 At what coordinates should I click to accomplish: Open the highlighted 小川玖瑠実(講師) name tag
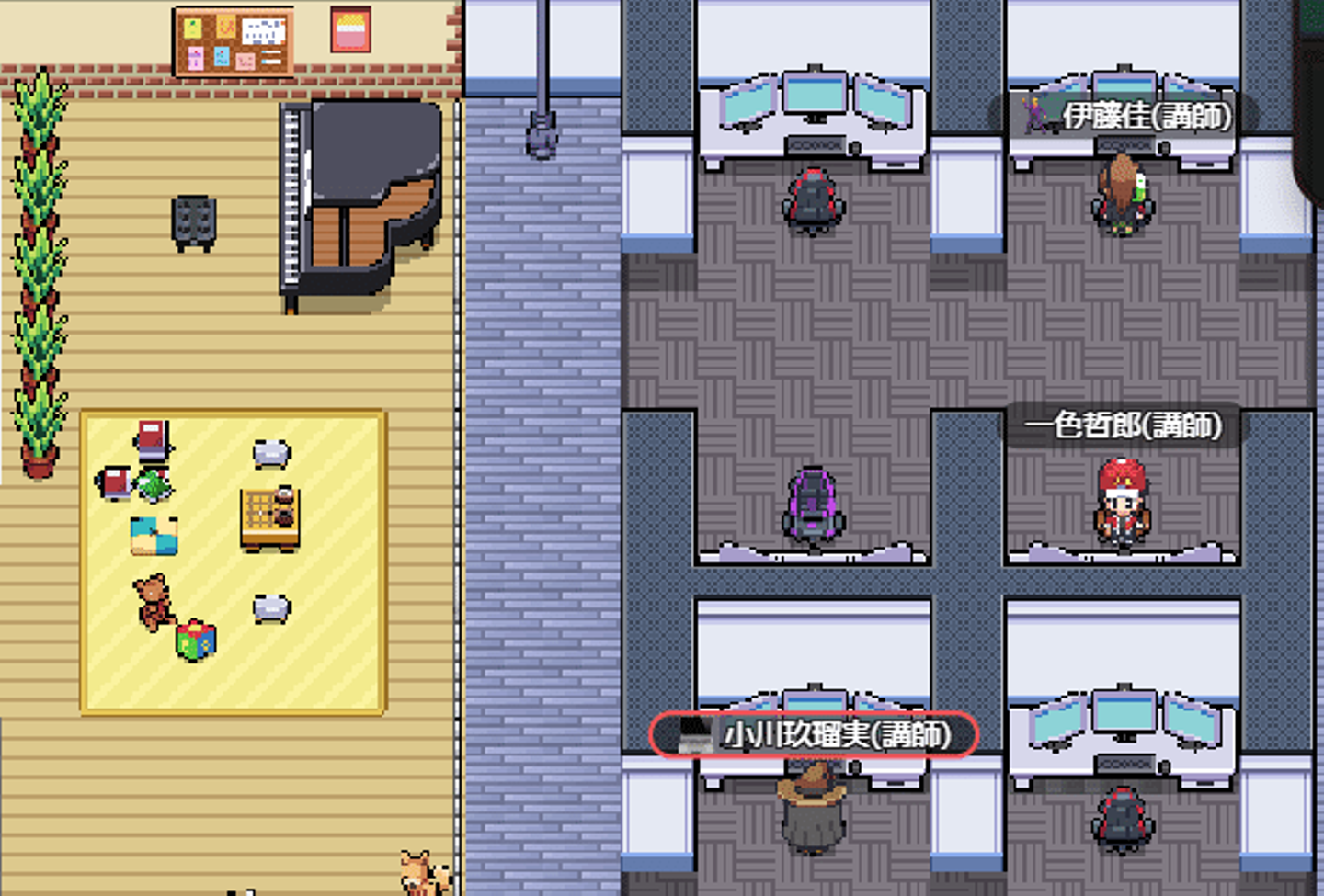[x=815, y=735]
